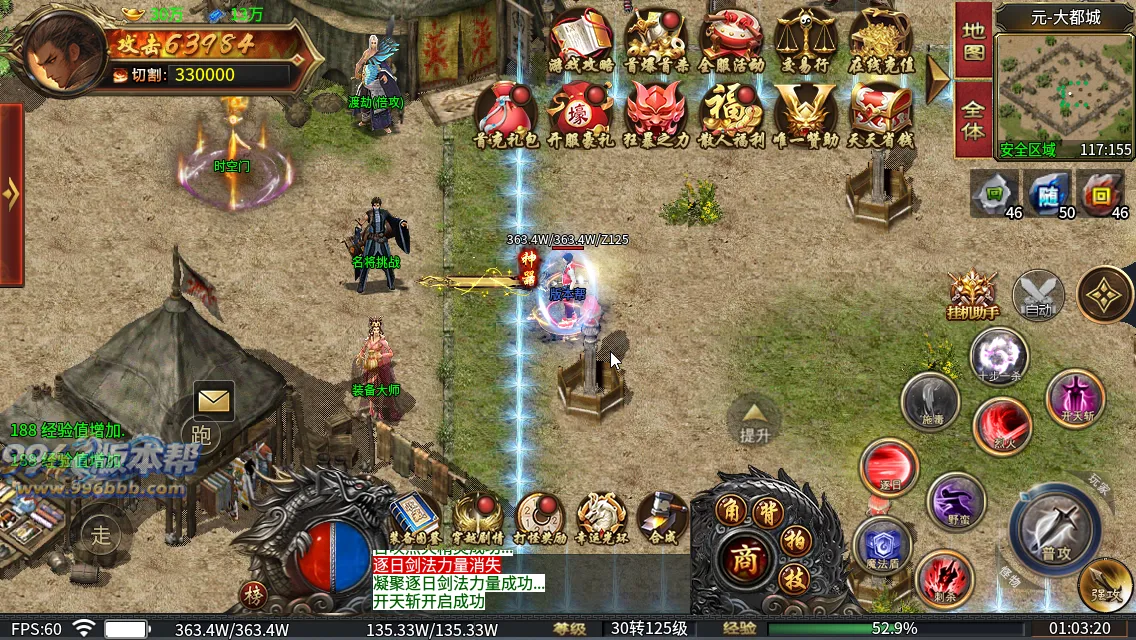The height and width of the screenshot is (640, 1136).
Task: Activate the 开天斩 purple skill
Action: pyautogui.click(x=1075, y=397)
